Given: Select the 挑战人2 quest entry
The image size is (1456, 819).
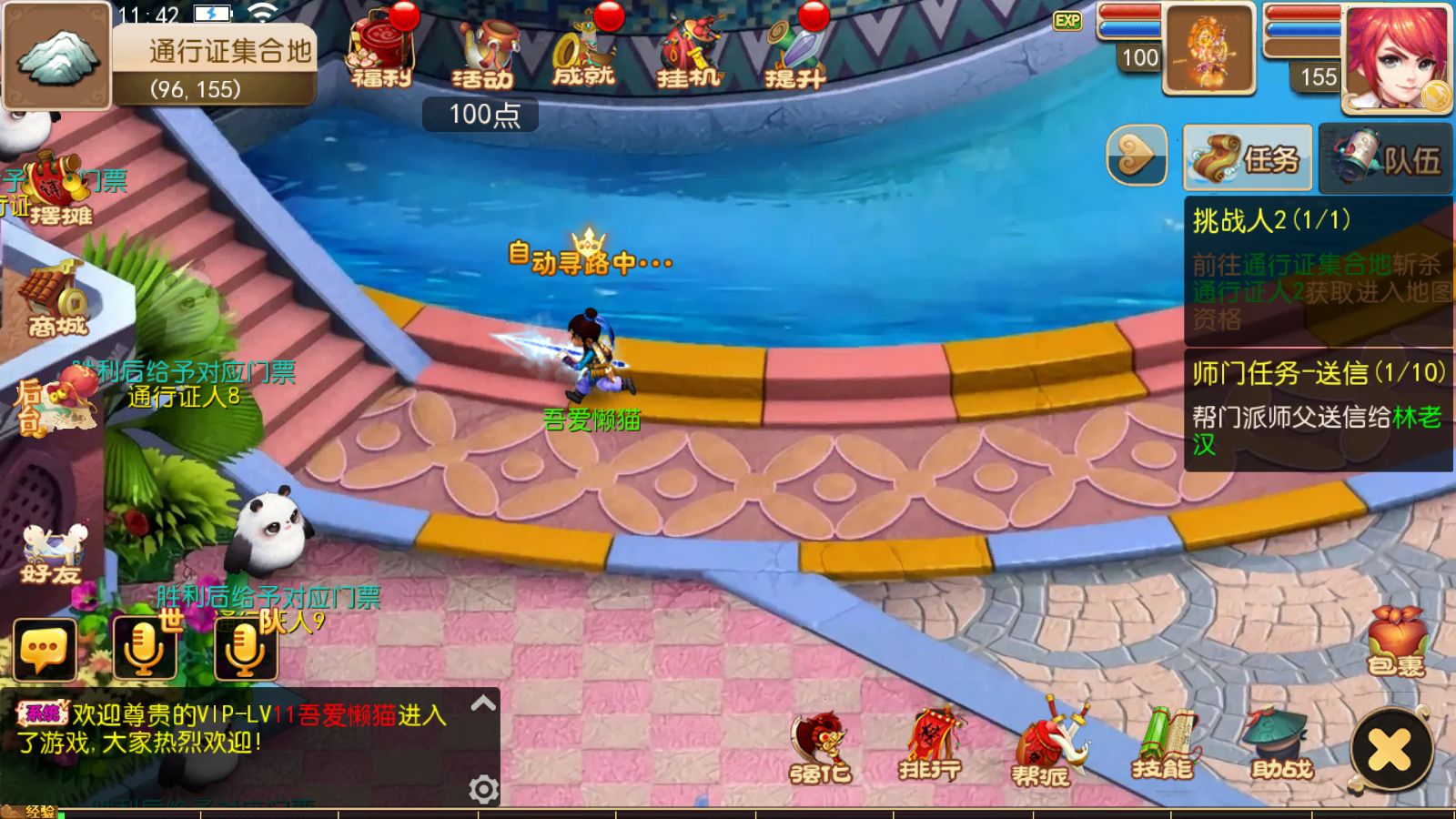Looking at the screenshot, I should point(1317,268).
